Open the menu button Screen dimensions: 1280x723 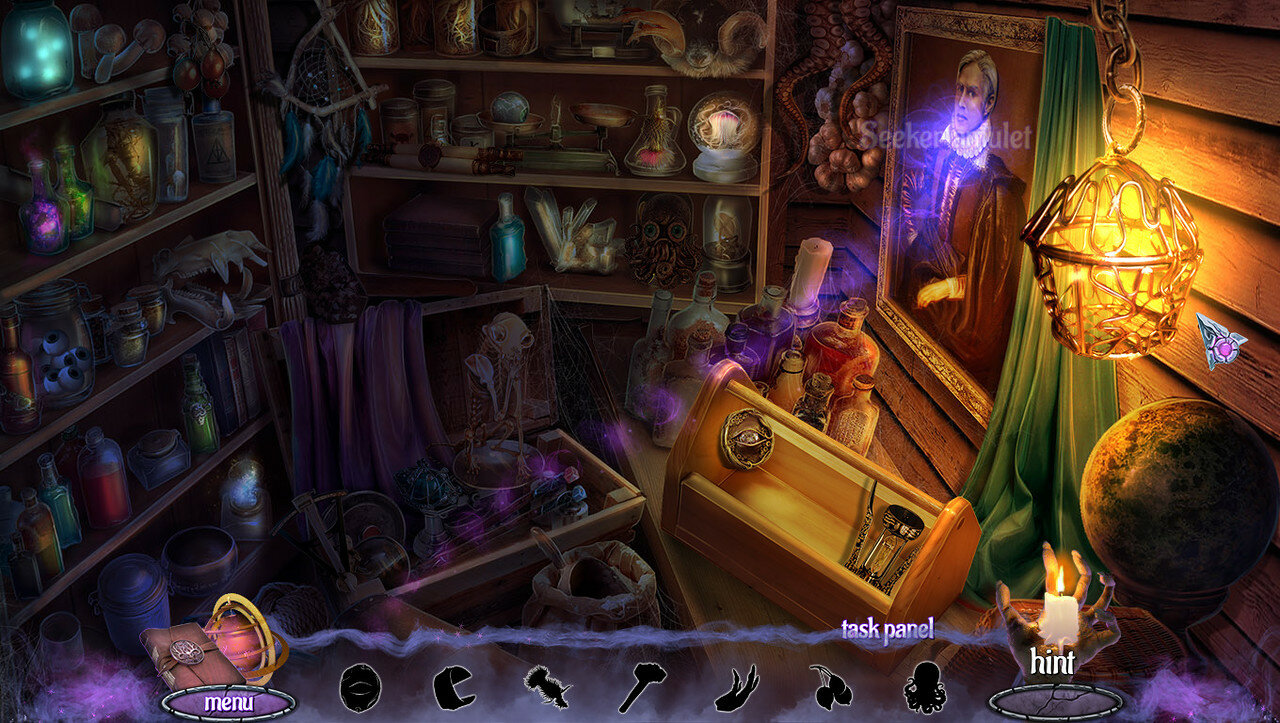click(x=229, y=702)
